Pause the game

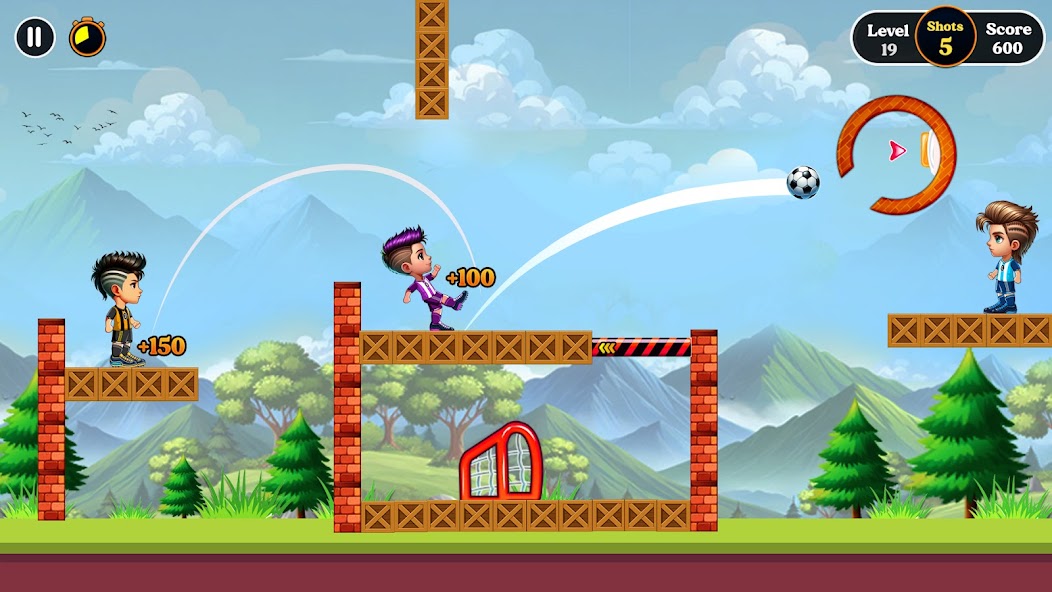35,38
